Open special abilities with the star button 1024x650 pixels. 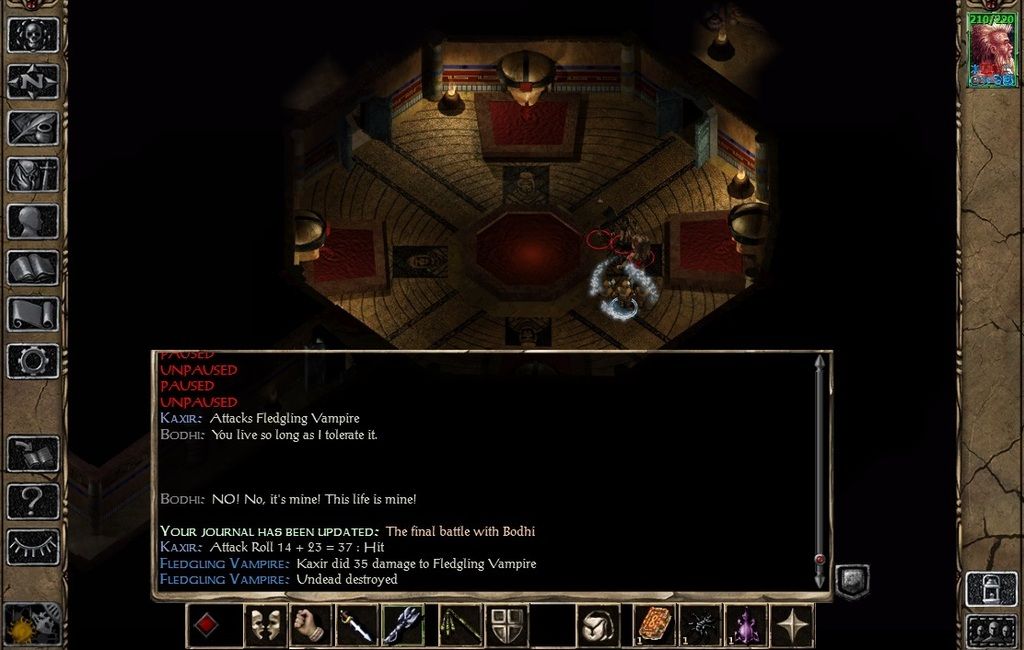pyautogui.click(x=793, y=626)
